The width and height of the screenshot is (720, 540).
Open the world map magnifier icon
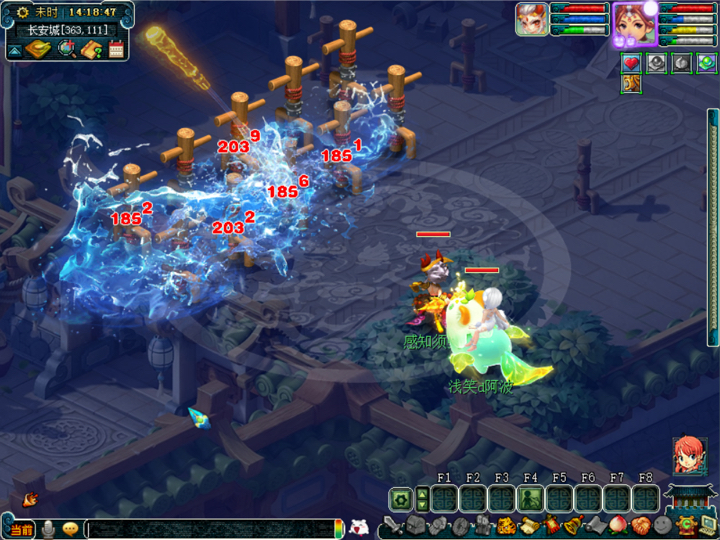[x=67, y=49]
